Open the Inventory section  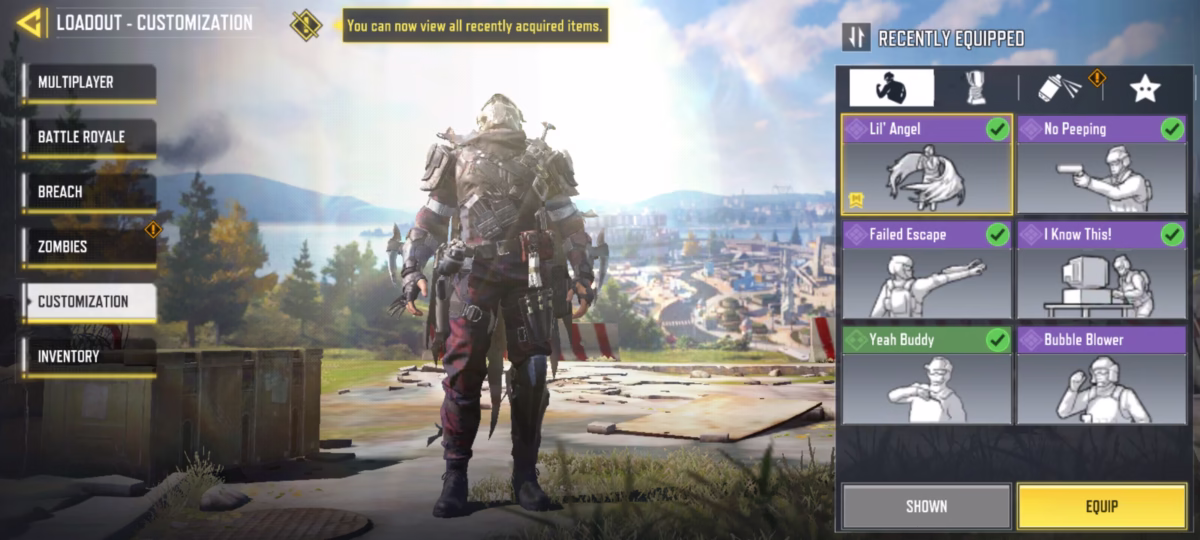click(89, 357)
